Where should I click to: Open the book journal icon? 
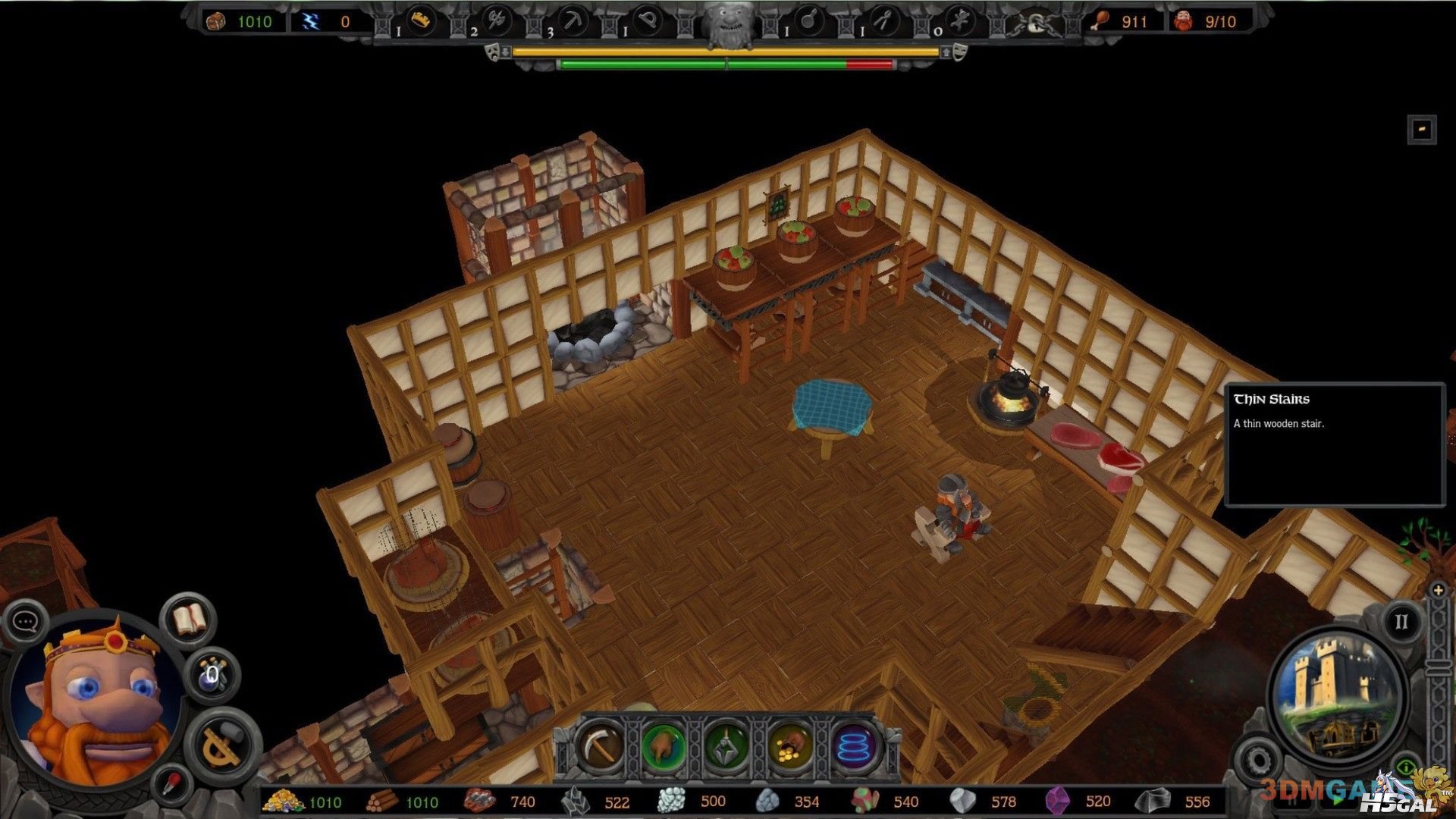click(x=189, y=620)
